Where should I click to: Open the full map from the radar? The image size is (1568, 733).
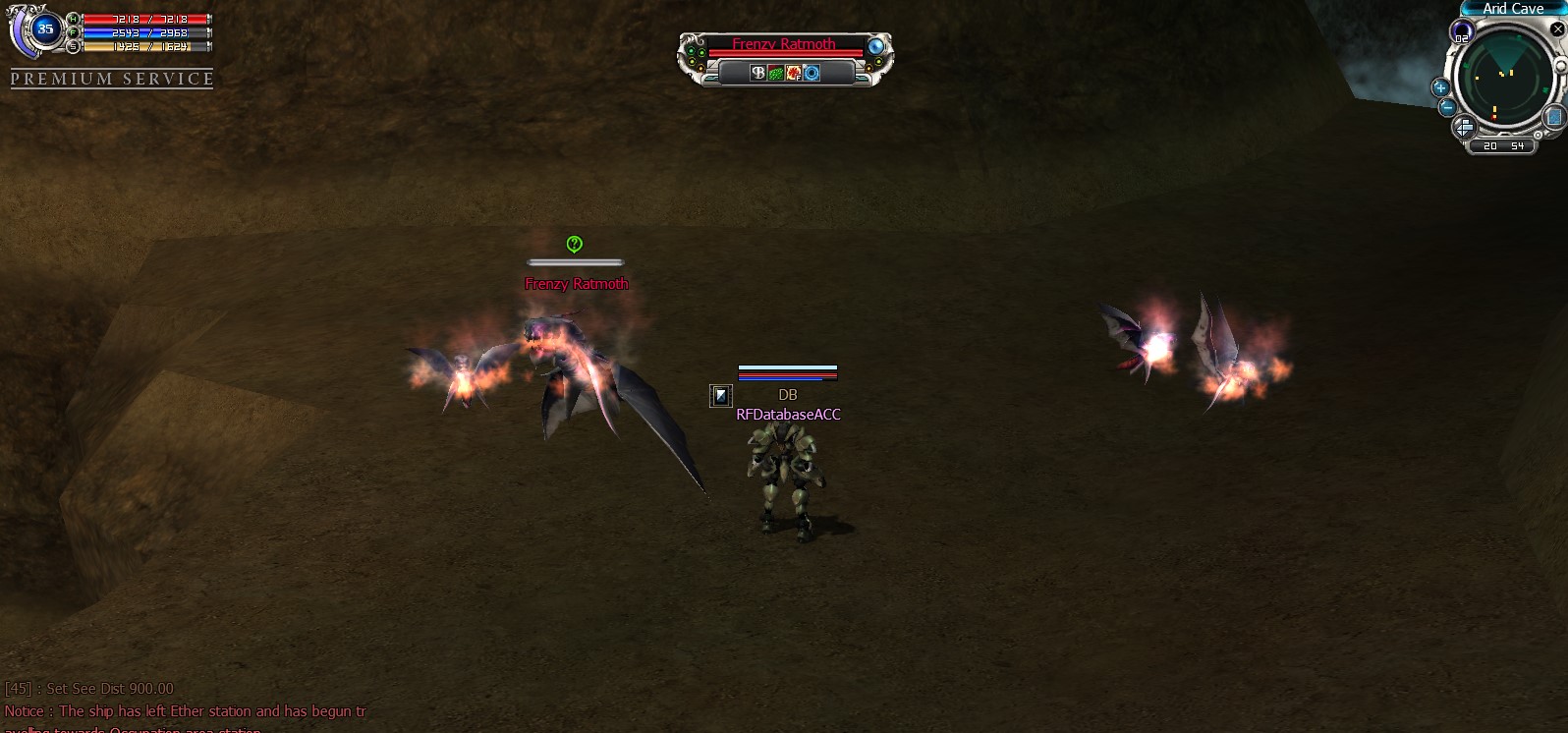[1553, 118]
